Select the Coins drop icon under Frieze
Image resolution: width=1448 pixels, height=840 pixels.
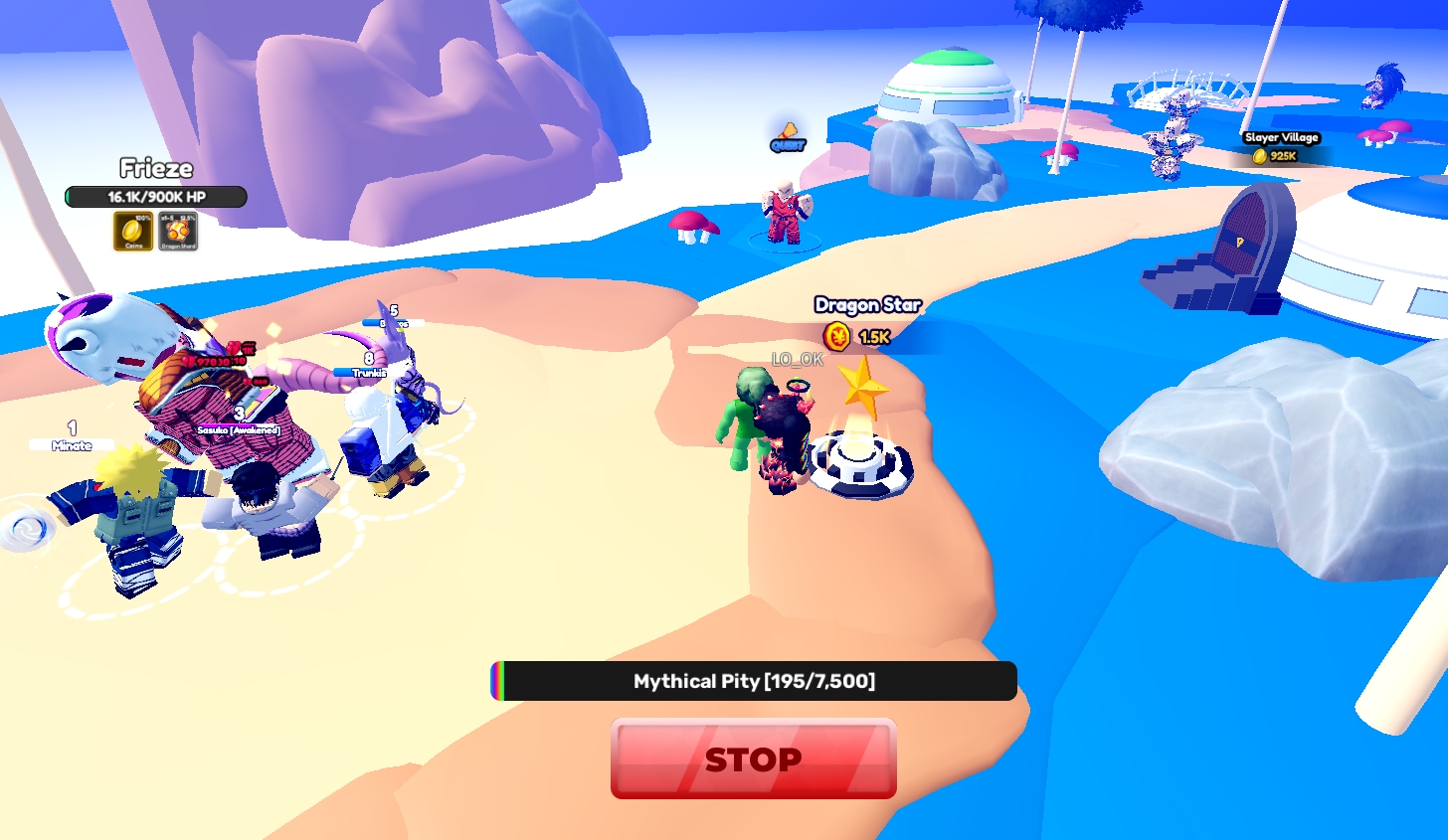pos(132,231)
